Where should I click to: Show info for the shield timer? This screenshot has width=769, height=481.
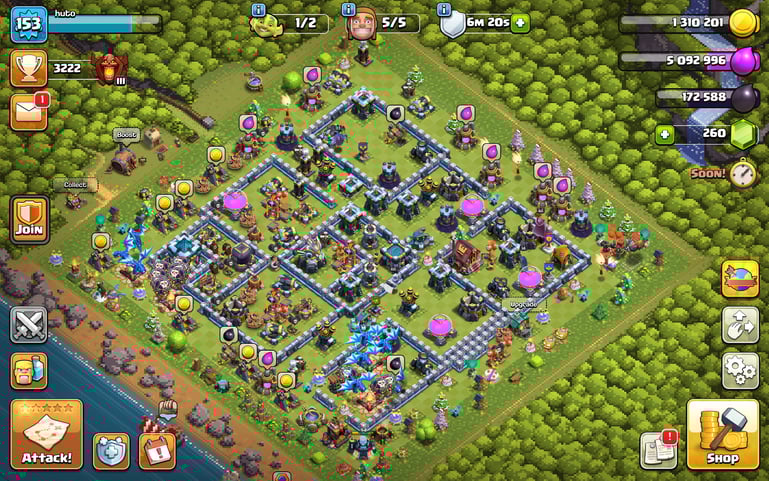pyautogui.click(x=443, y=9)
